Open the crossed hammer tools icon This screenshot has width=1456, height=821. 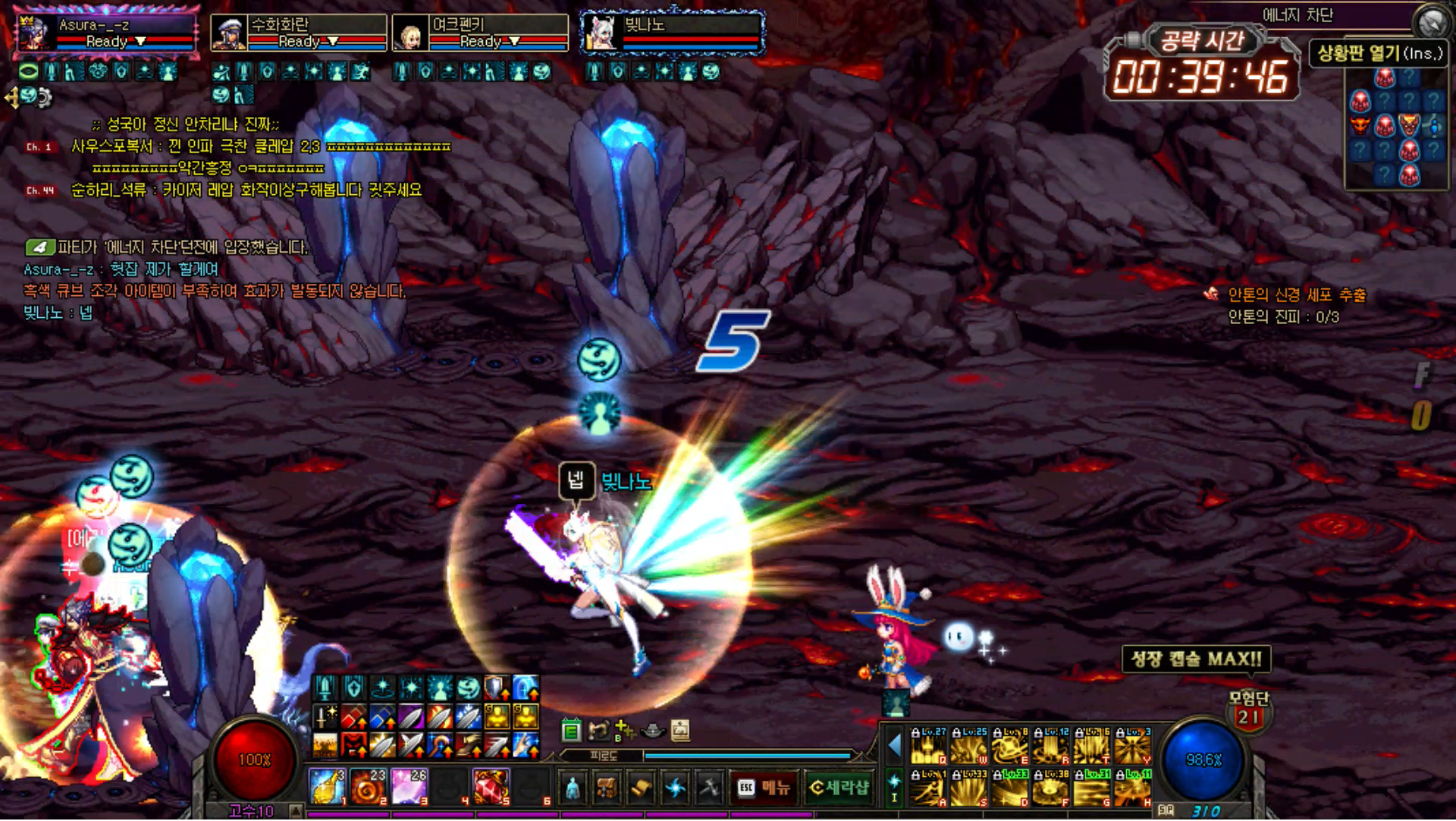(x=709, y=788)
